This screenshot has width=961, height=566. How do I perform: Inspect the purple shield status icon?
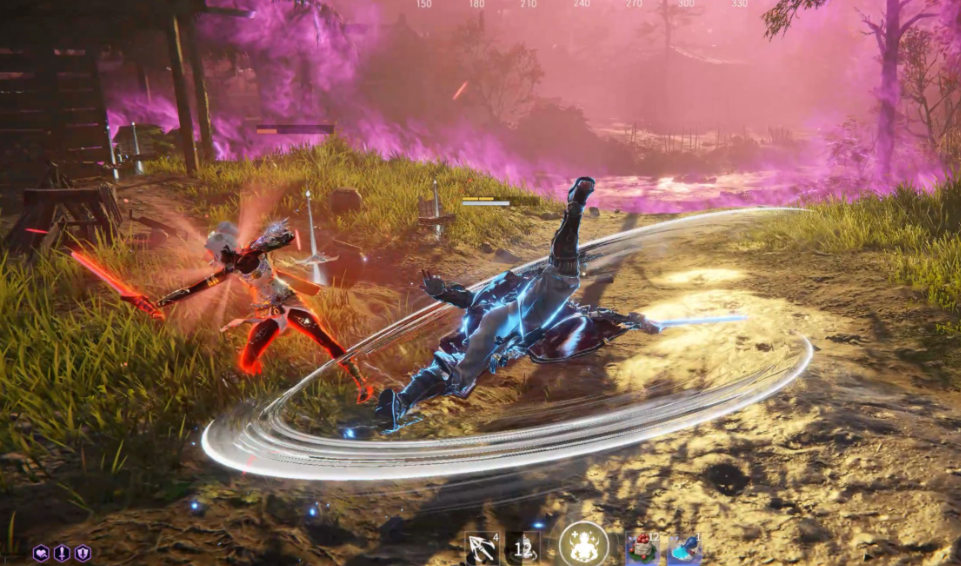pyautogui.click(x=83, y=553)
